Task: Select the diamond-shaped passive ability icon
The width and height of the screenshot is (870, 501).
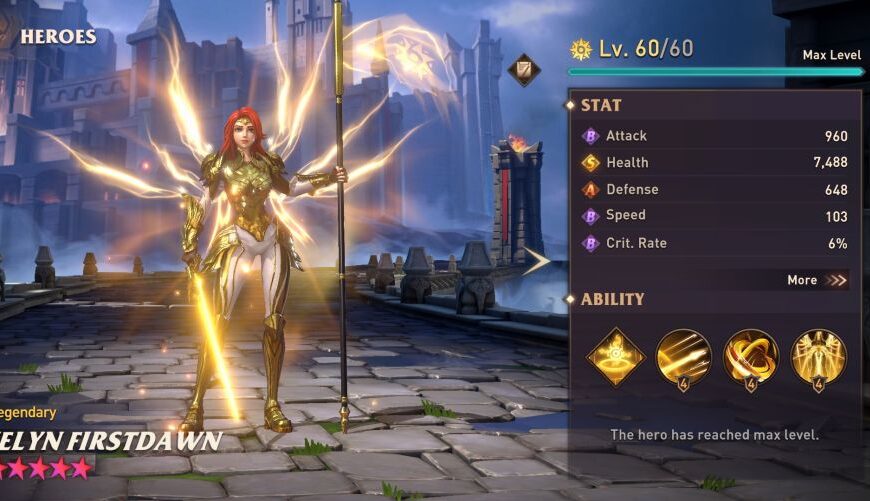Action: (x=615, y=356)
